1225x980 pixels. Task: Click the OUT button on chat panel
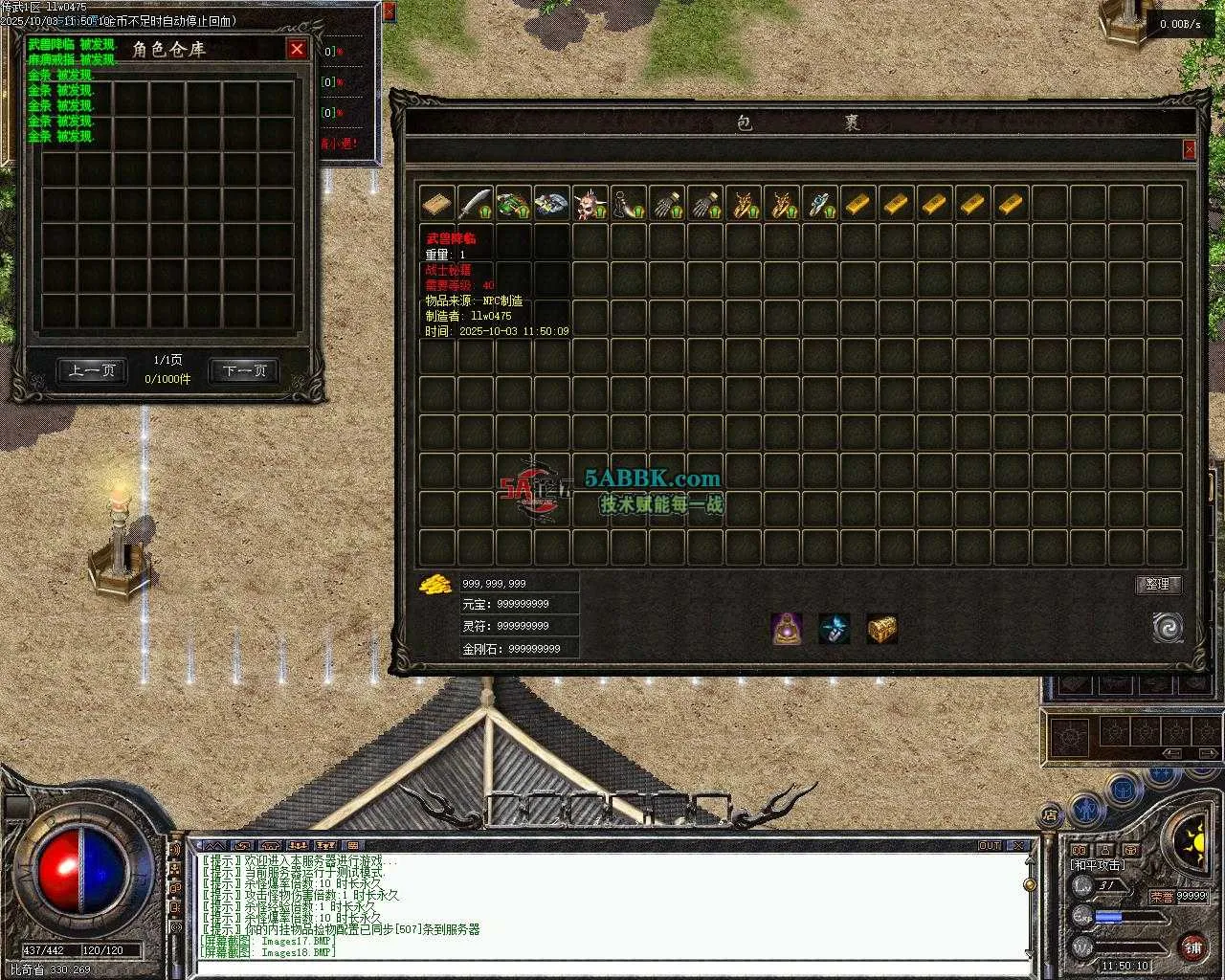990,845
